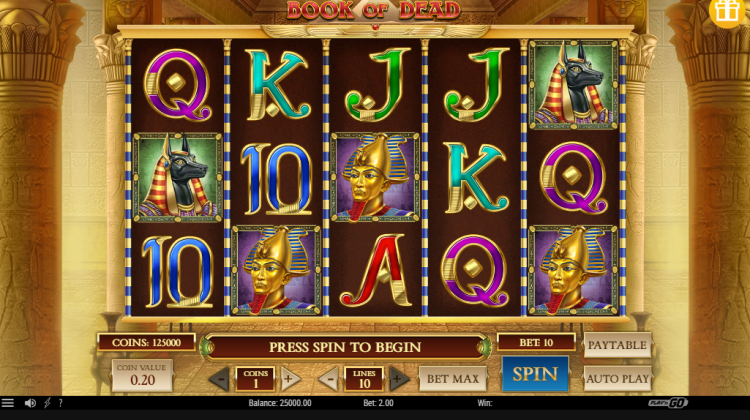Screen dimensions: 750x420
Task: Increase the number of lines
Action: tap(398, 379)
